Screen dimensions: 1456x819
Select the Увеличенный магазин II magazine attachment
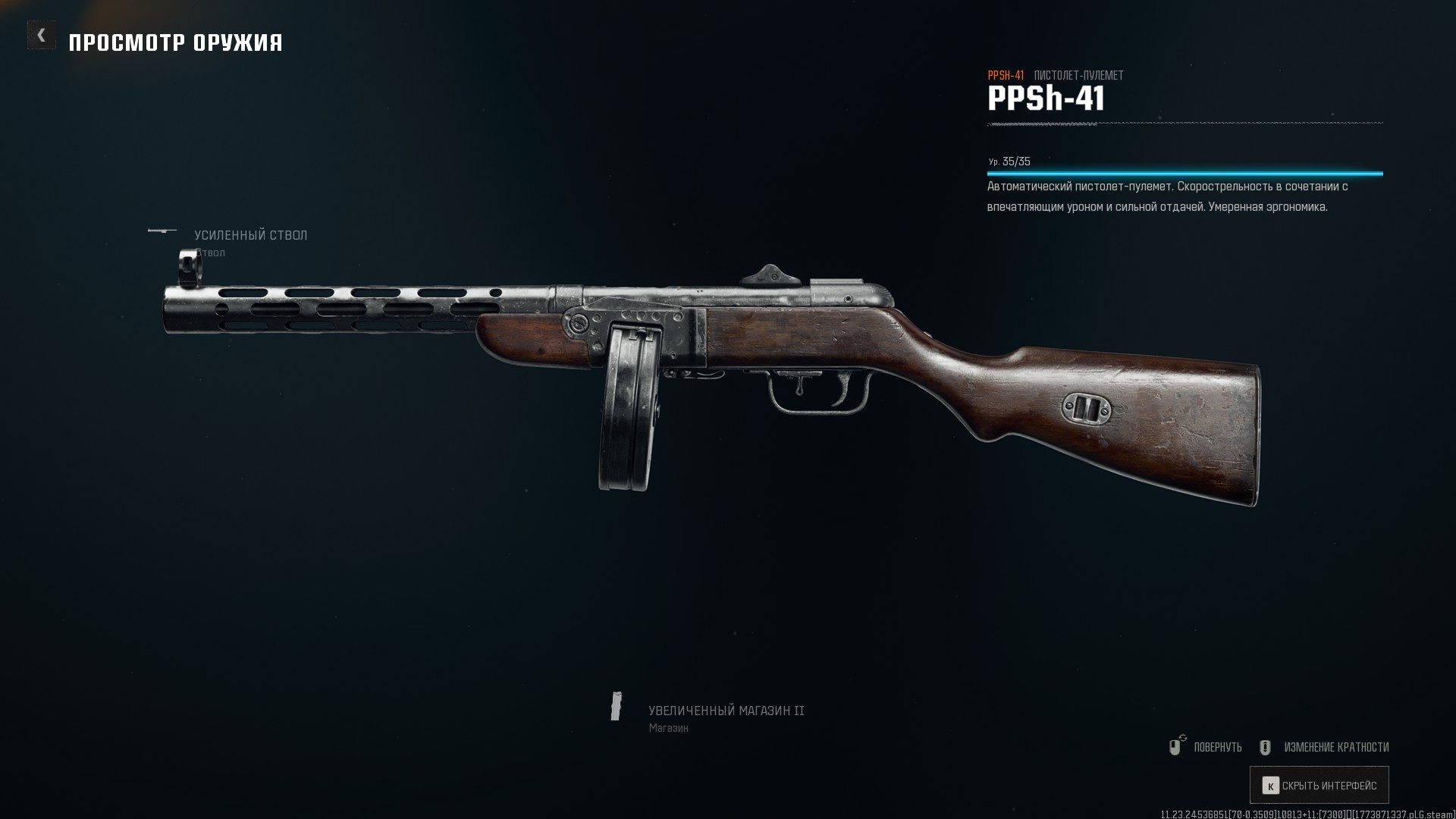point(725,711)
